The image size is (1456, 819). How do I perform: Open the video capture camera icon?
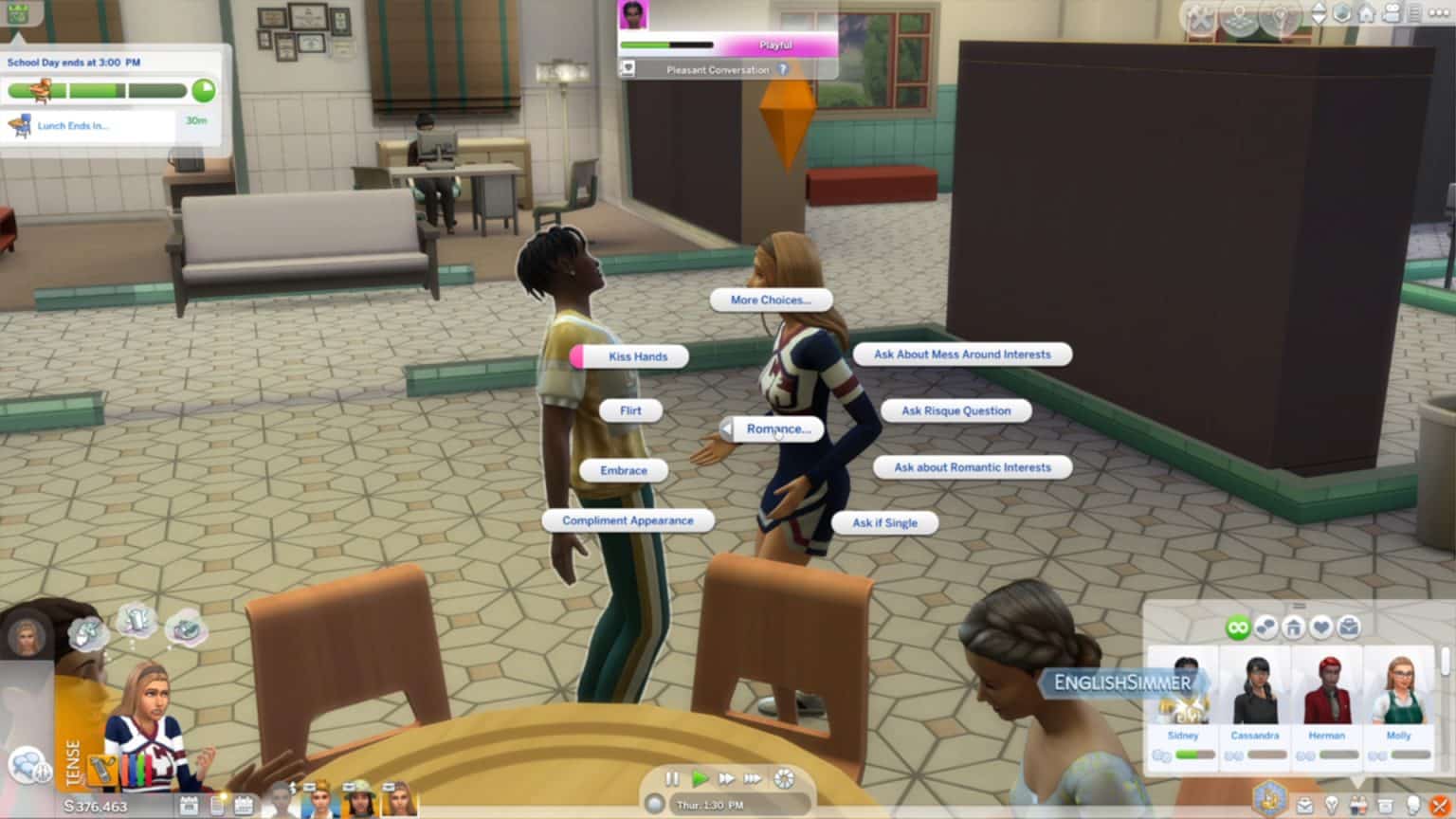point(1392,13)
